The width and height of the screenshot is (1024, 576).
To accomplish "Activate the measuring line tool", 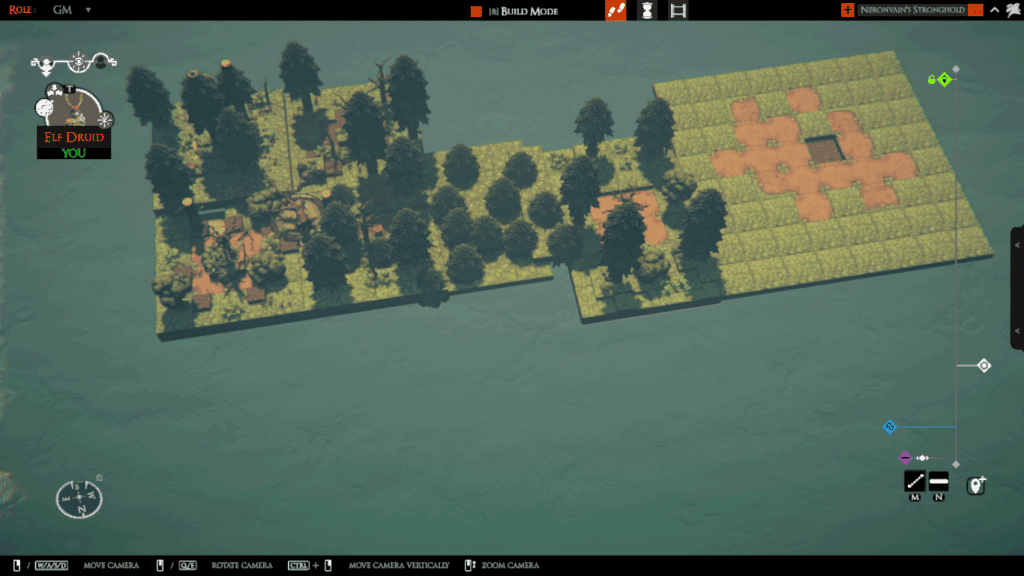I will point(914,482).
